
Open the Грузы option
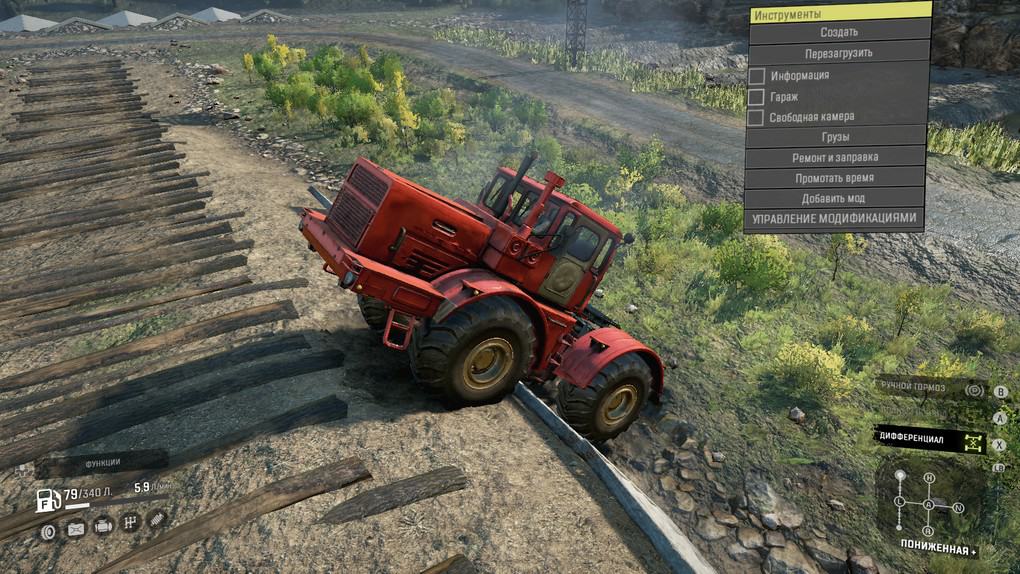pos(836,136)
